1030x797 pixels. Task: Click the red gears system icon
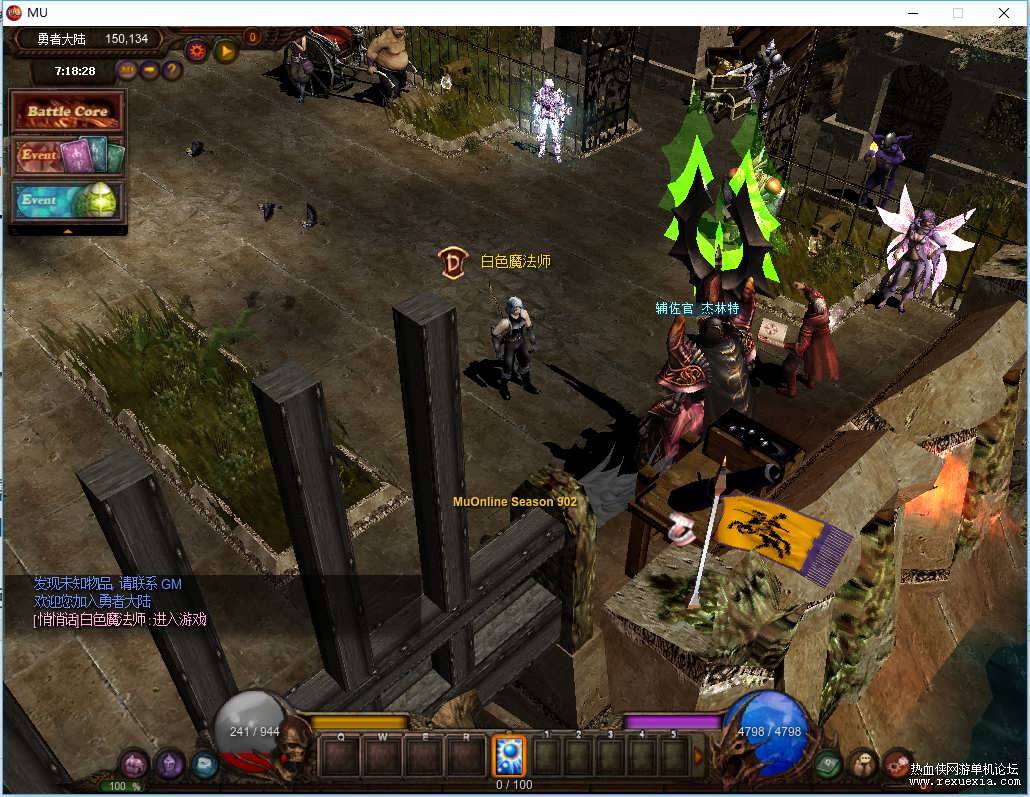[x=897, y=763]
